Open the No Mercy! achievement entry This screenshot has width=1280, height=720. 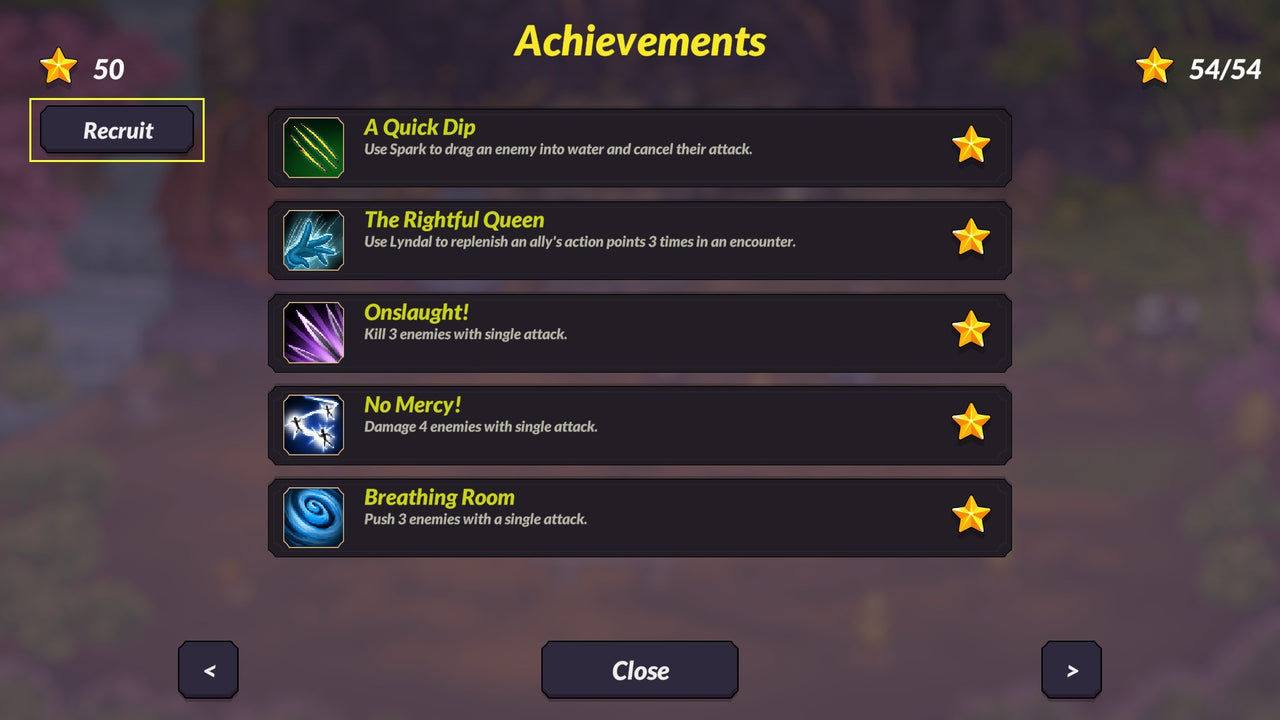[640, 424]
